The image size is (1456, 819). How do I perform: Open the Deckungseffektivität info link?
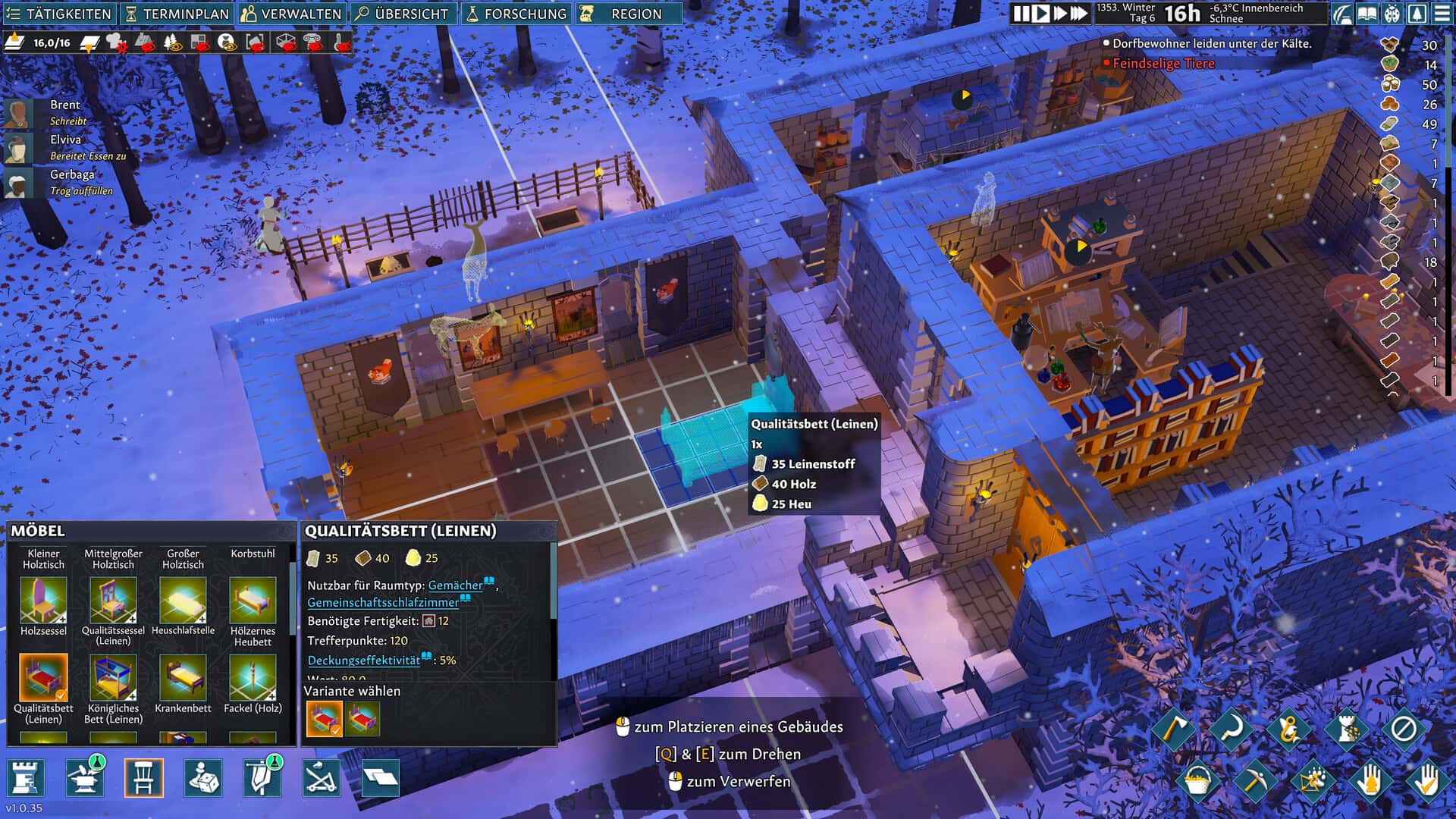363,661
